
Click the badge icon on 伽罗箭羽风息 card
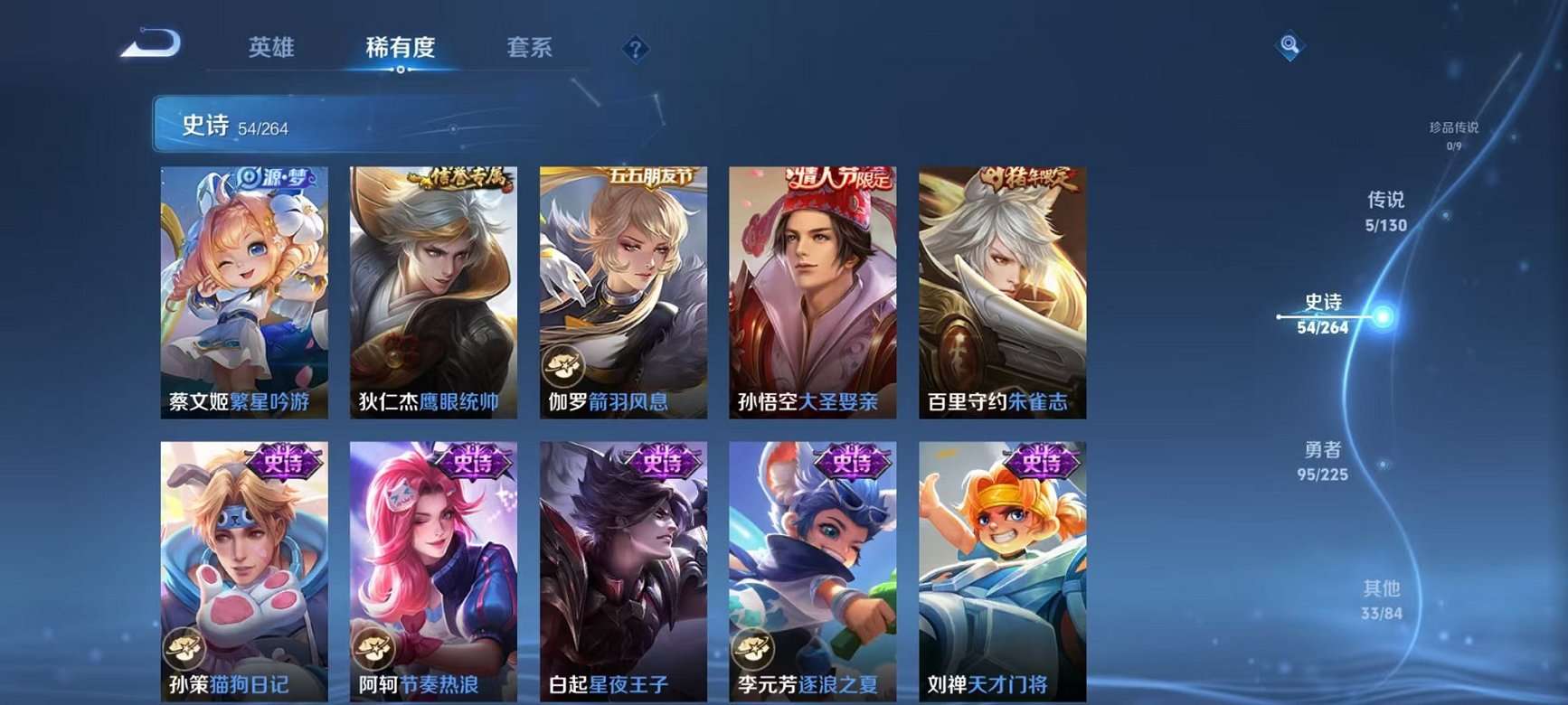click(x=565, y=367)
